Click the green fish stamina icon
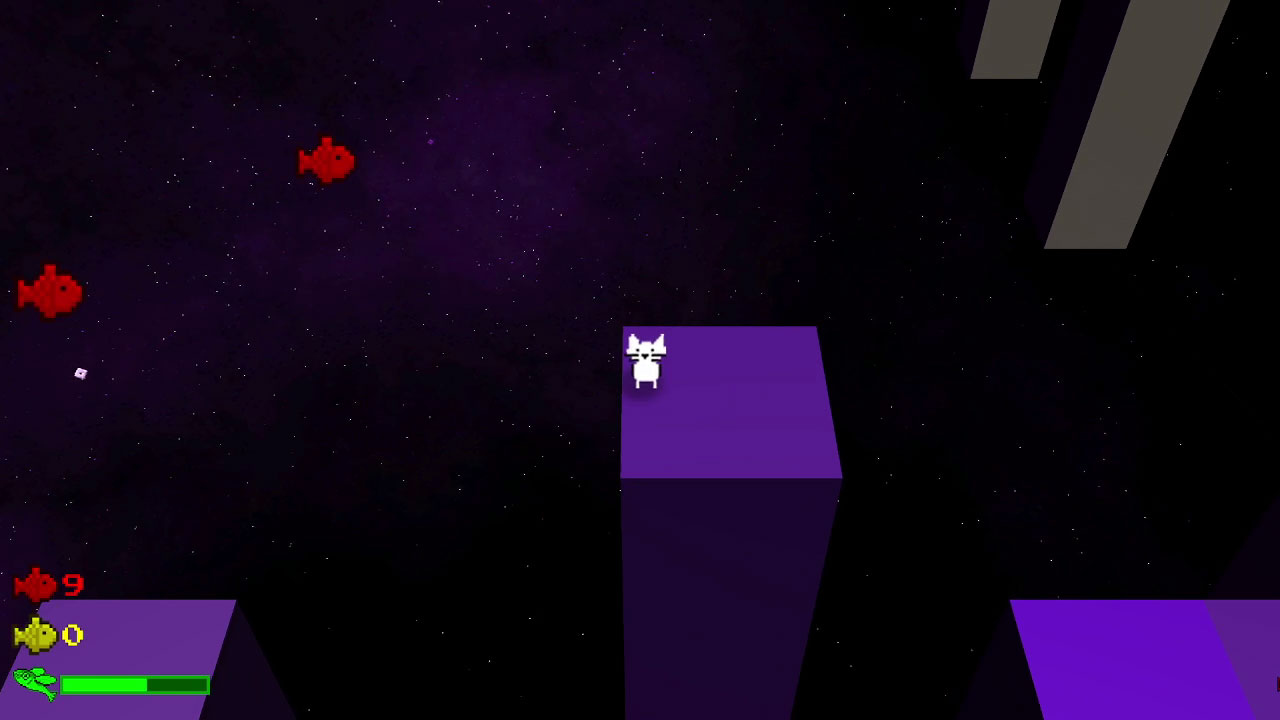This screenshot has width=1280, height=720. point(33,684)
